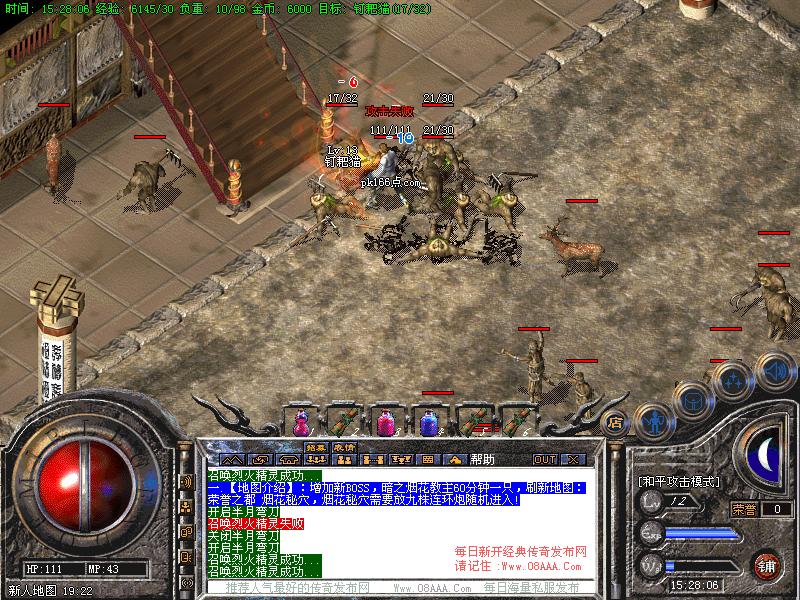800x600 pixels.
Task: Use the bundled scroll in belt slot 6
Action: click(517, 422)
